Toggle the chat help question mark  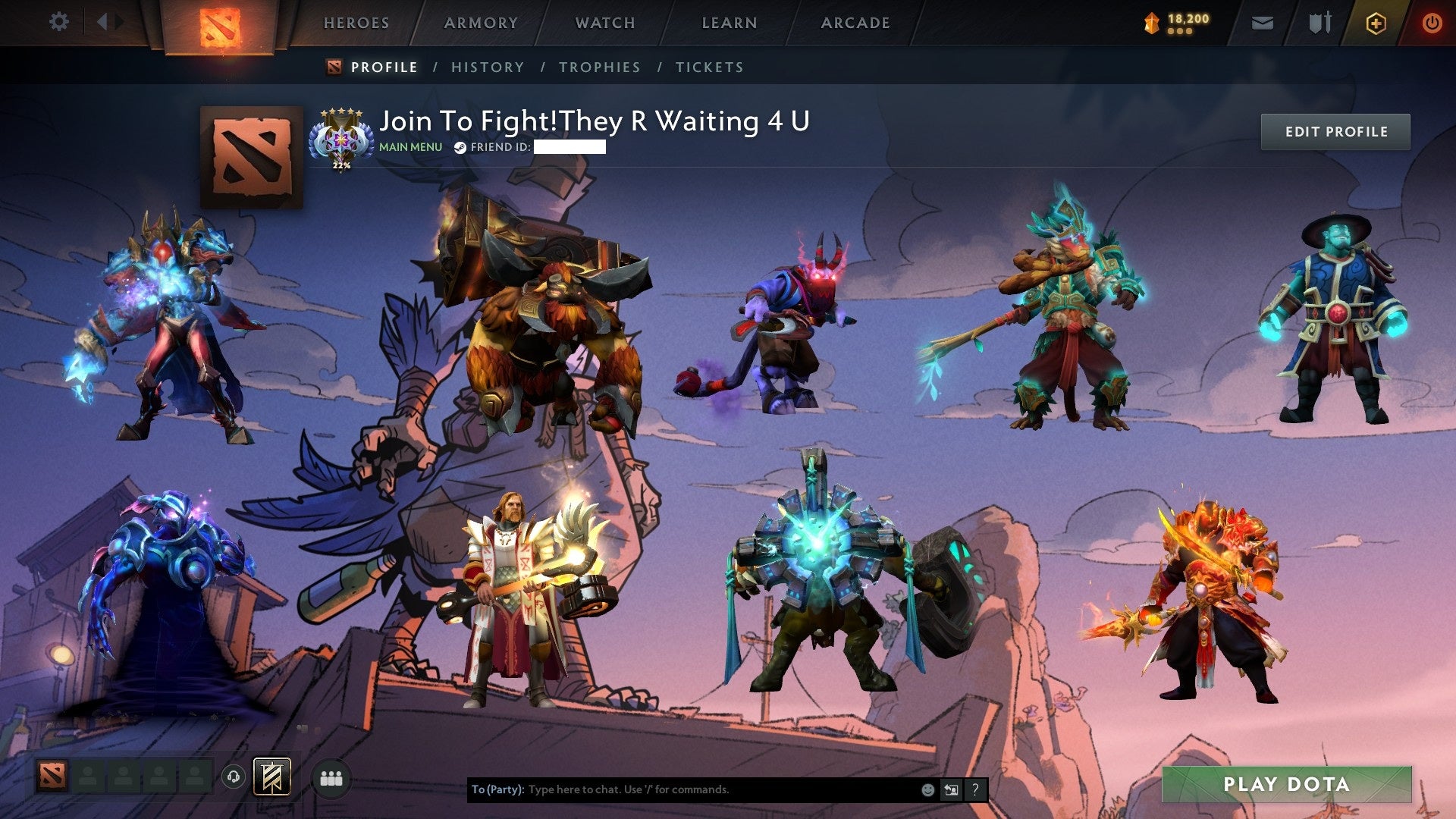975,789
